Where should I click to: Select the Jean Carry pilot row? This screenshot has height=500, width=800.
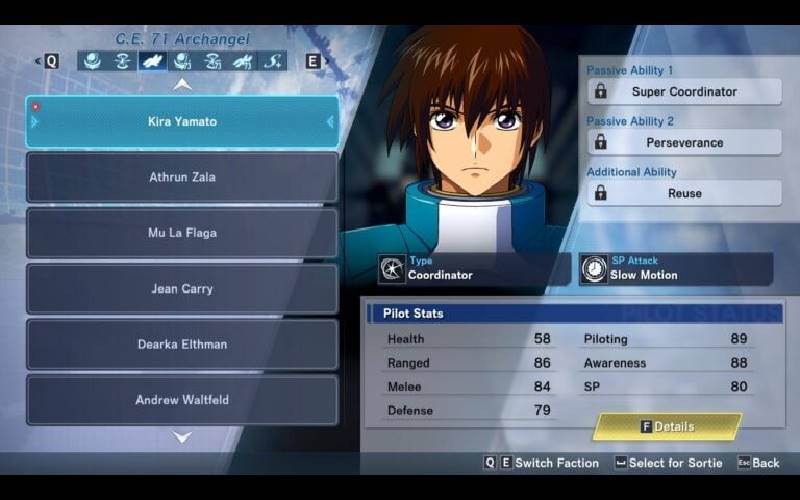[182, 289]
